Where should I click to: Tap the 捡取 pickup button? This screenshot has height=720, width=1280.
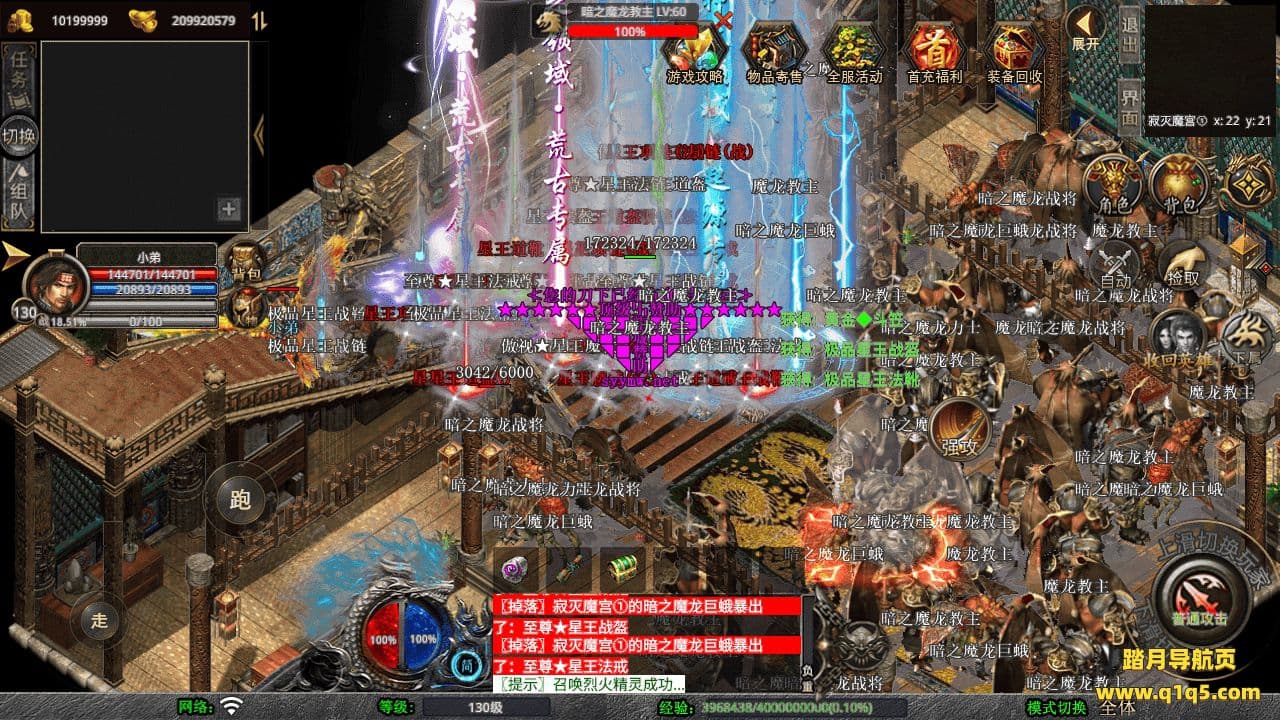(x=1183, y=264)
